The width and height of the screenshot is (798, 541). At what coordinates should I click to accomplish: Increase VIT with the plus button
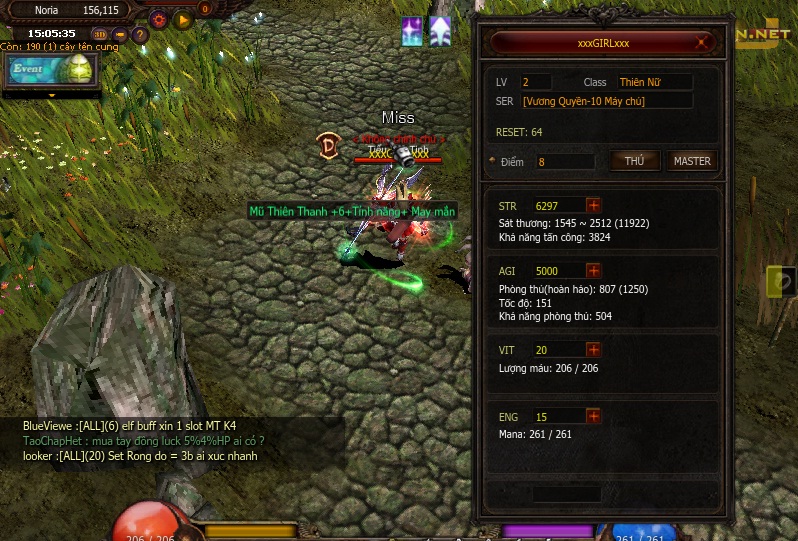click(593, 350)
